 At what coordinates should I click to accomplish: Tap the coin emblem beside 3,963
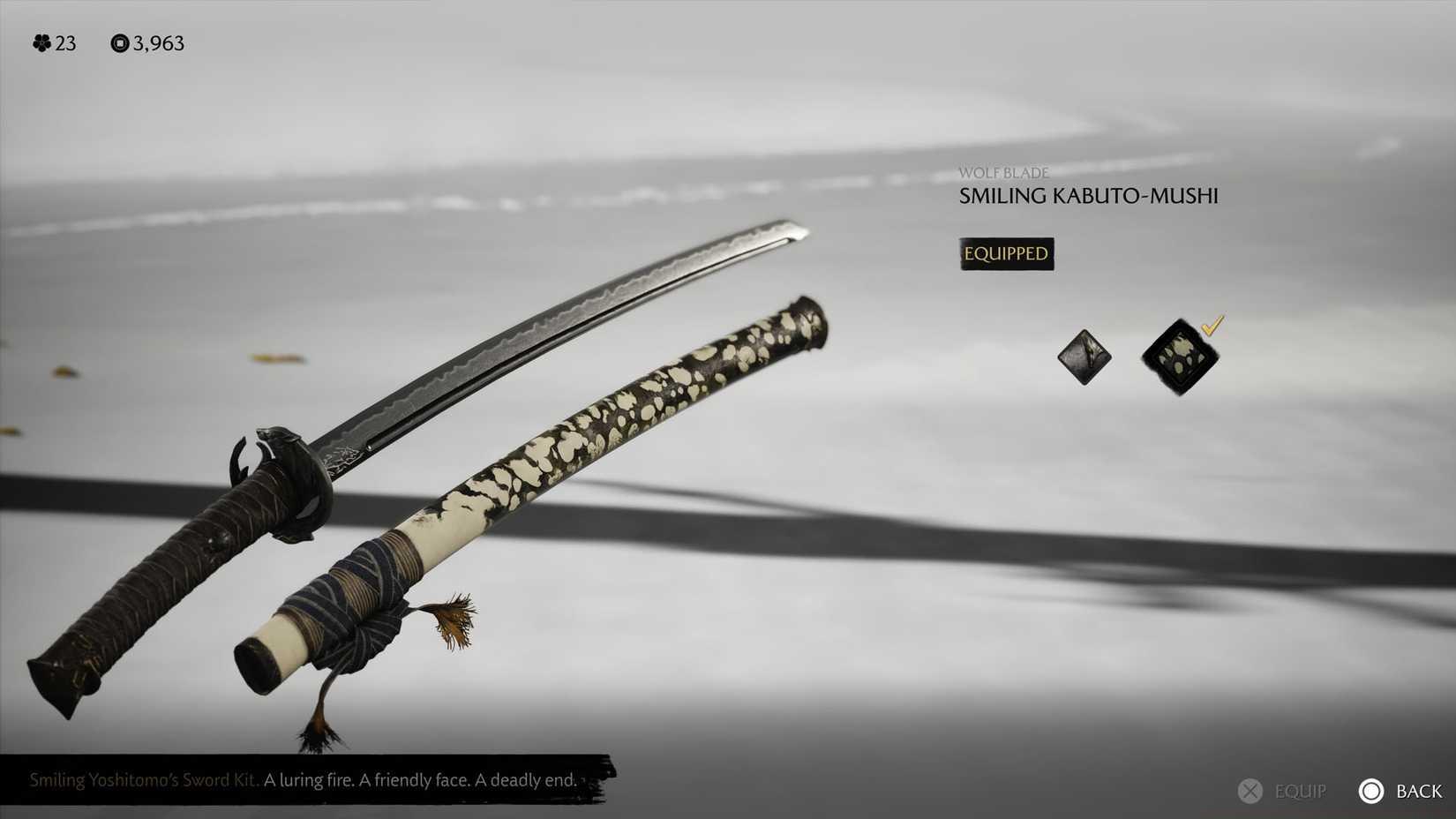(119, 42)
